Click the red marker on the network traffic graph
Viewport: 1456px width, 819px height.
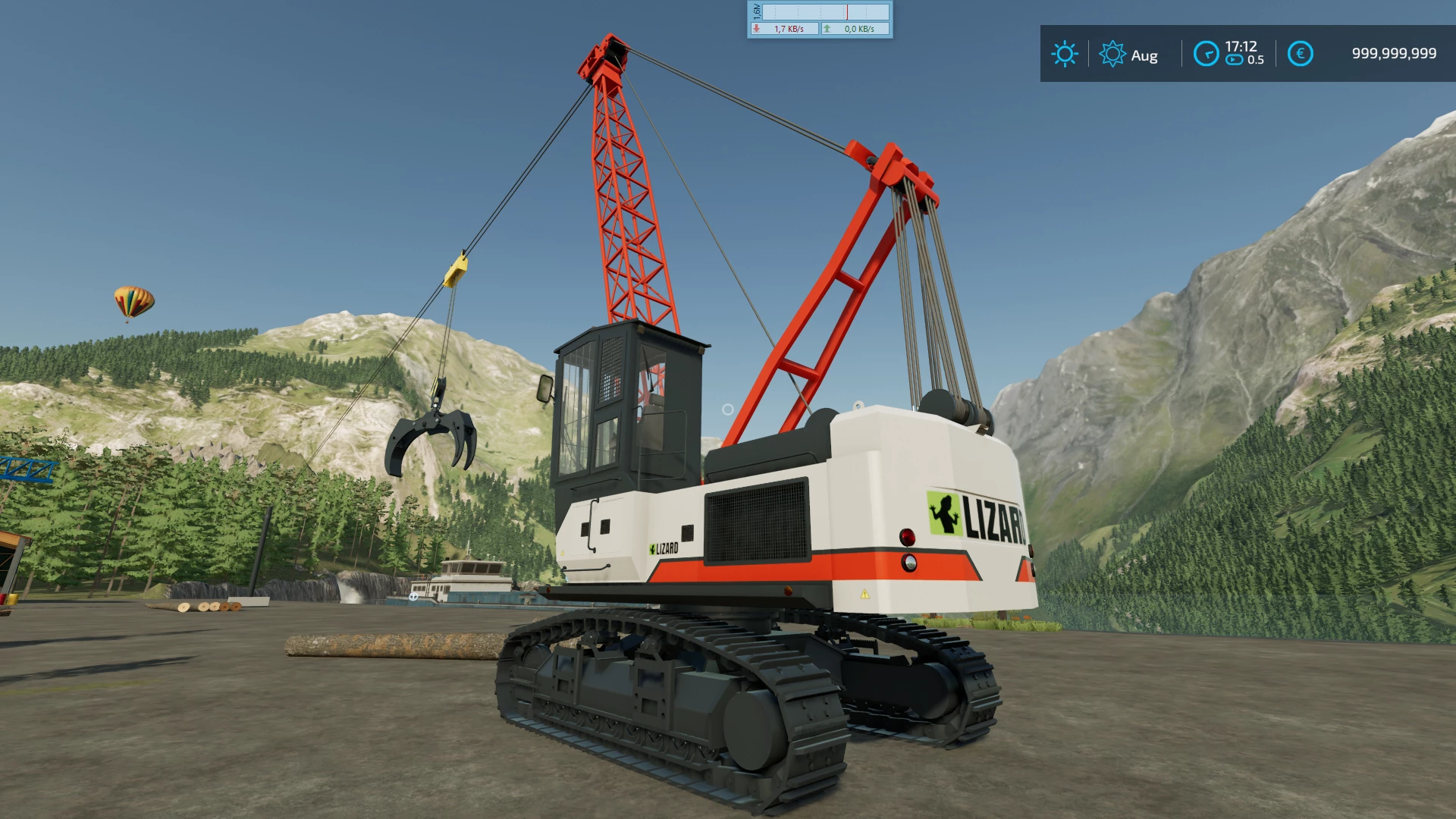click(847, 11)
